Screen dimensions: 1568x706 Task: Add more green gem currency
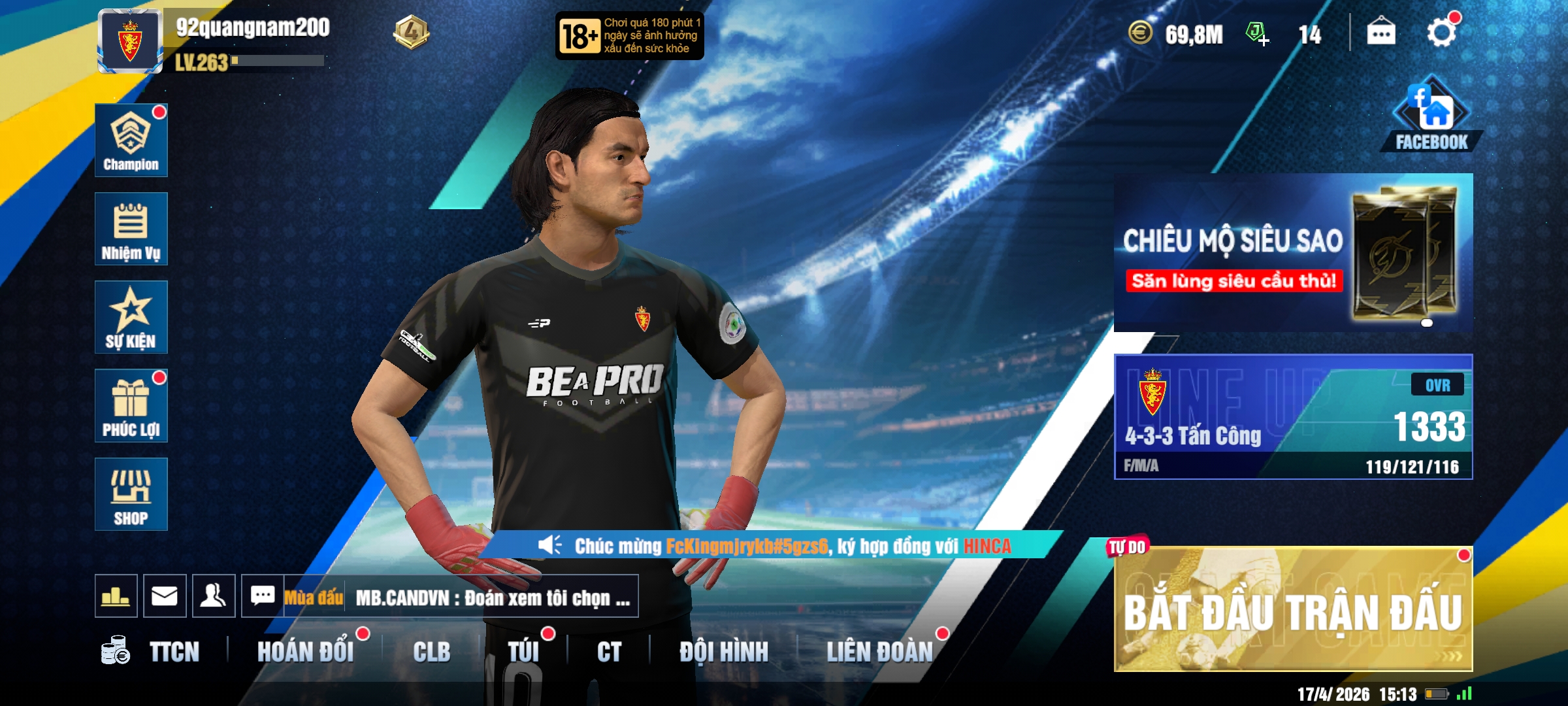(x=1257, y=33)
